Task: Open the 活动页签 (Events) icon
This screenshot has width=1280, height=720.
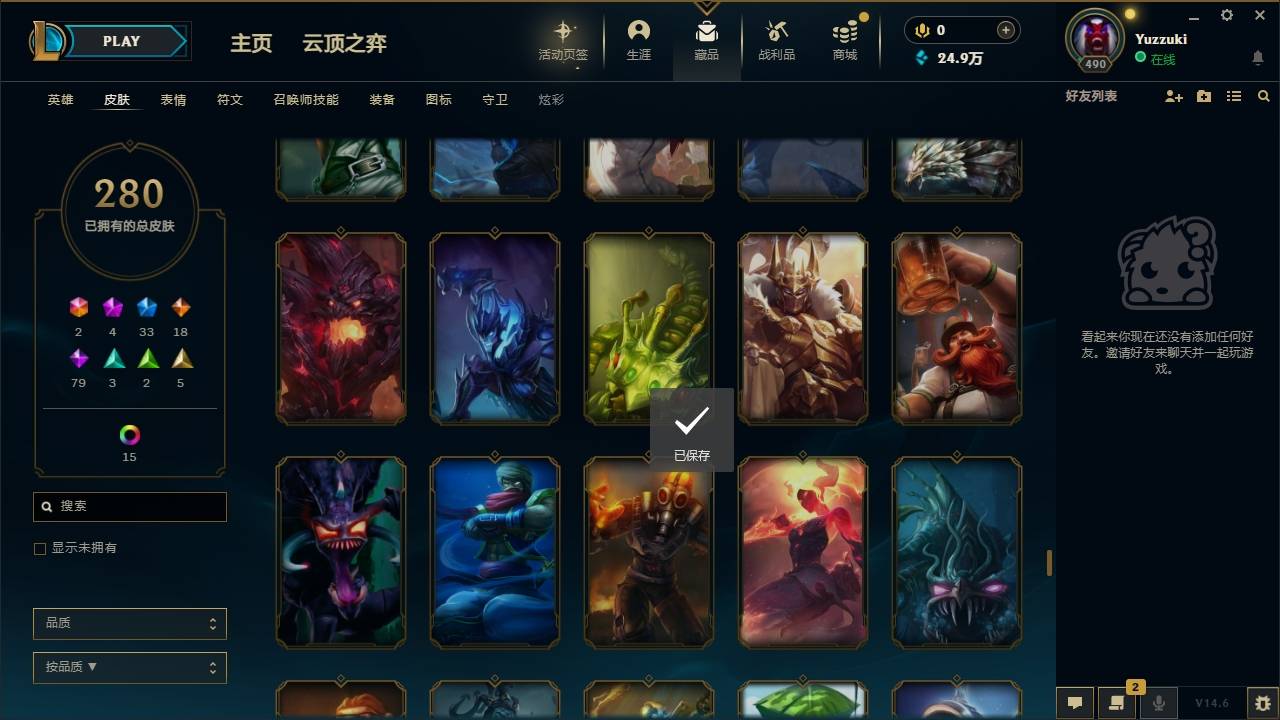Action: click(562, 40)
